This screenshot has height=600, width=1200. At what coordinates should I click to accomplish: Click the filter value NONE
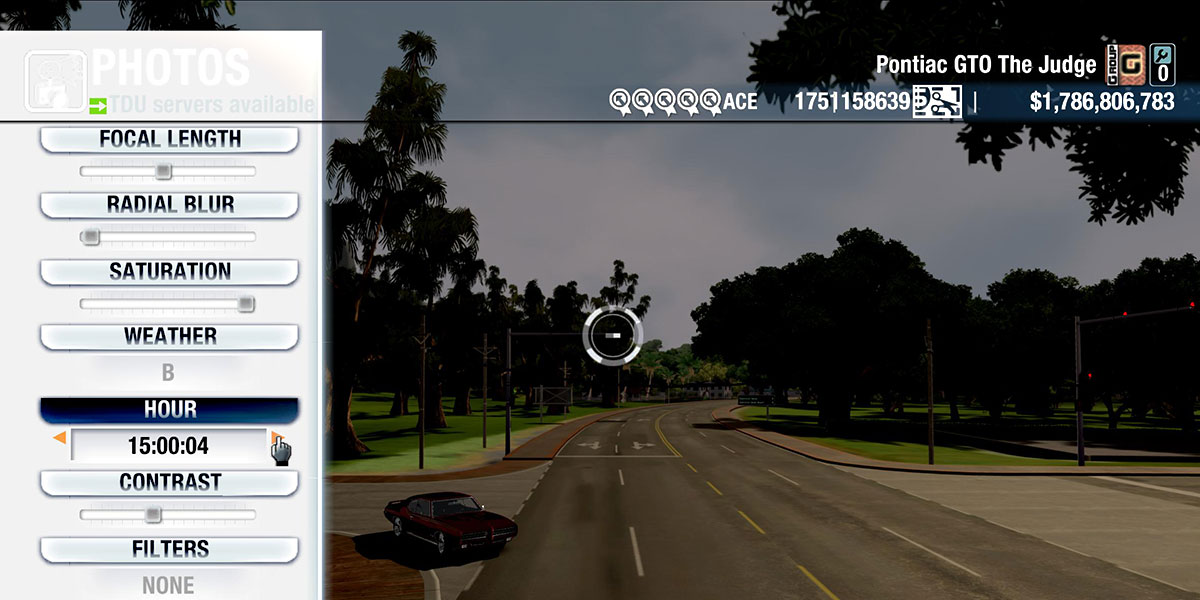coord(168,585)
